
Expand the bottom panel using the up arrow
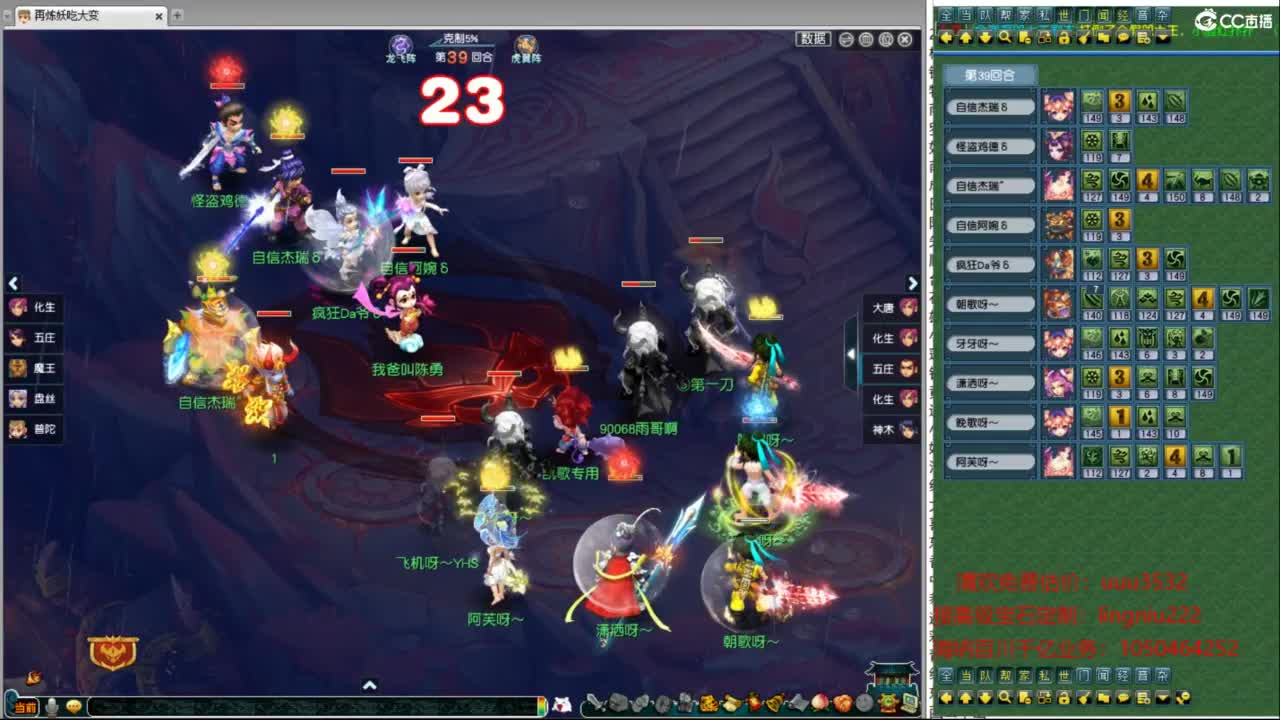point(370,686)
